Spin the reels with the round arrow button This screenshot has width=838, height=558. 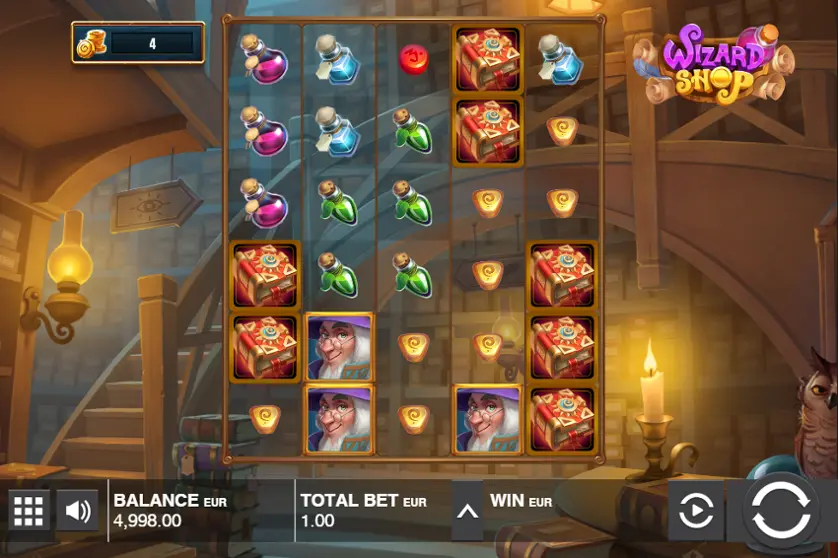781,510
